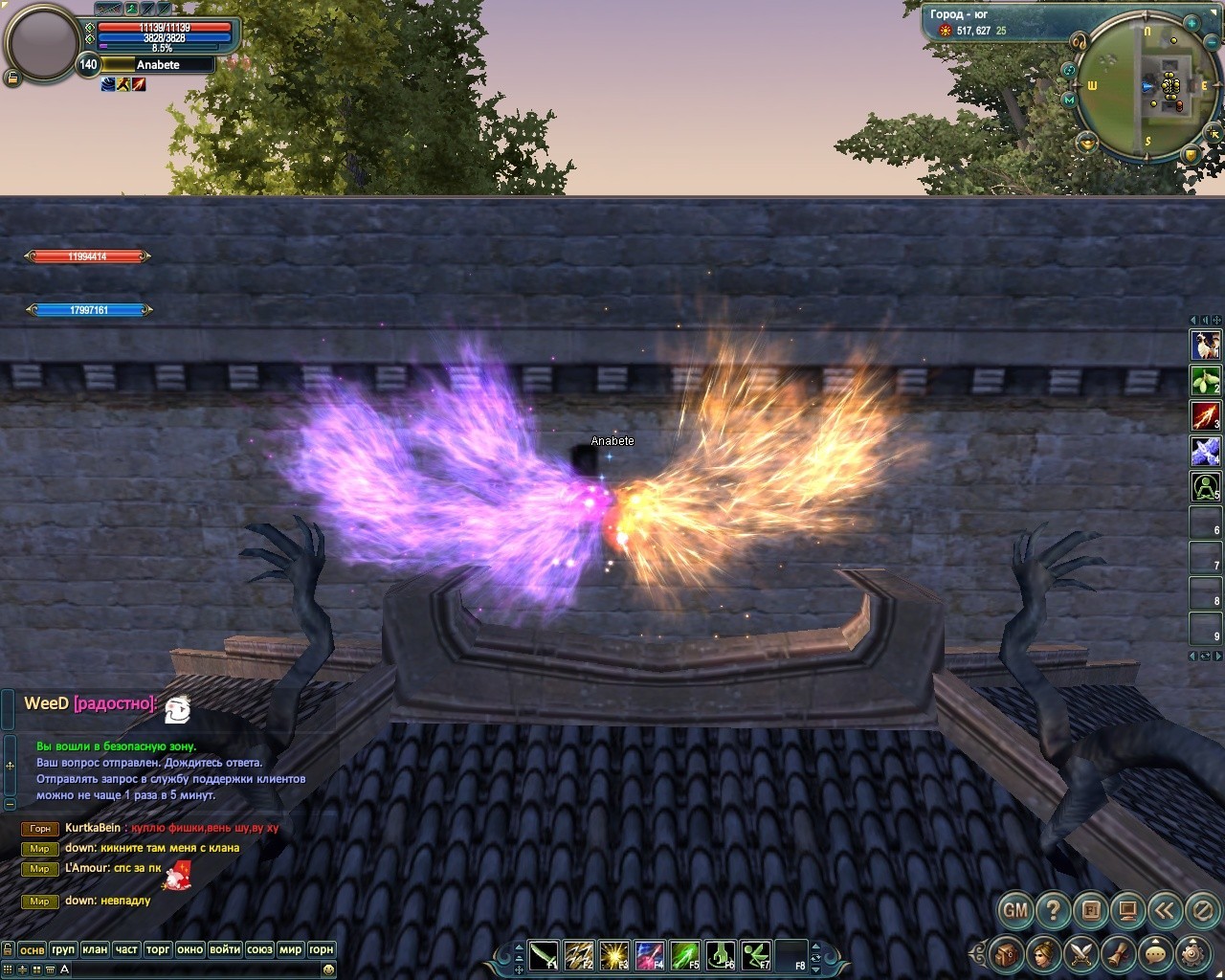Open the character portrait menu
1225x980 pixels.
(x=1044, y=953)
